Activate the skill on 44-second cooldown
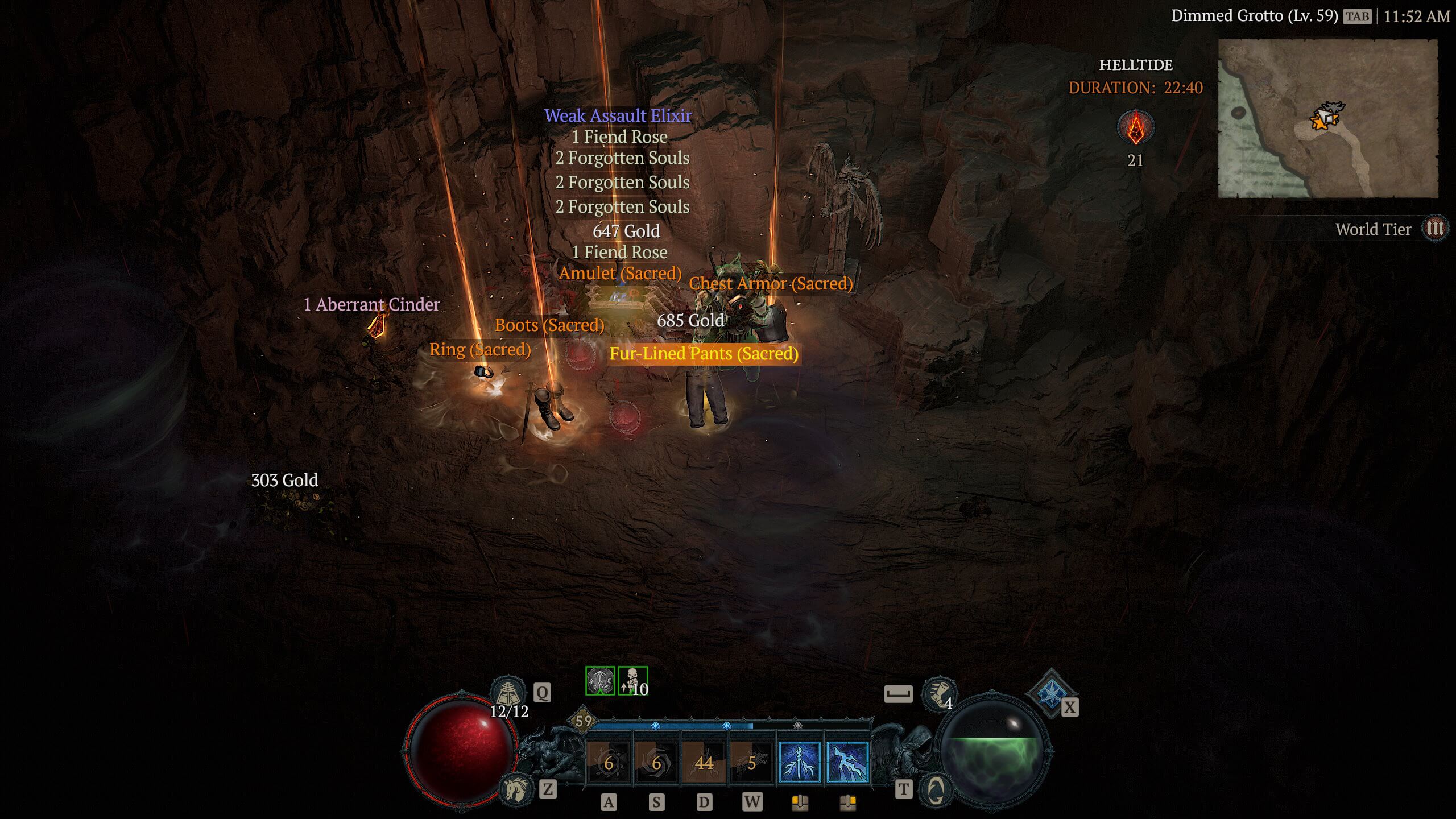This screenshot has height=819, width=1456. [704, 762]
